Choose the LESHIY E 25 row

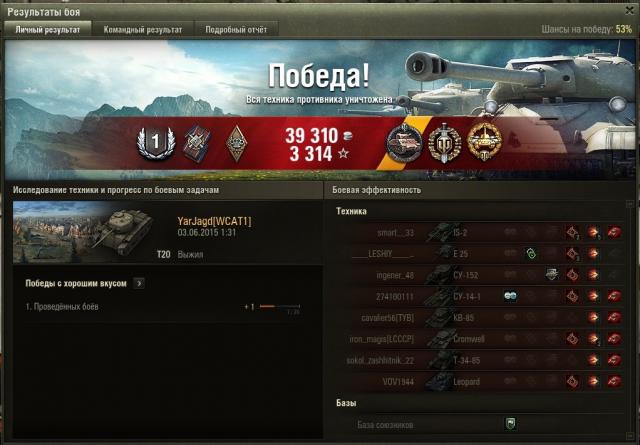pos(480,254)
